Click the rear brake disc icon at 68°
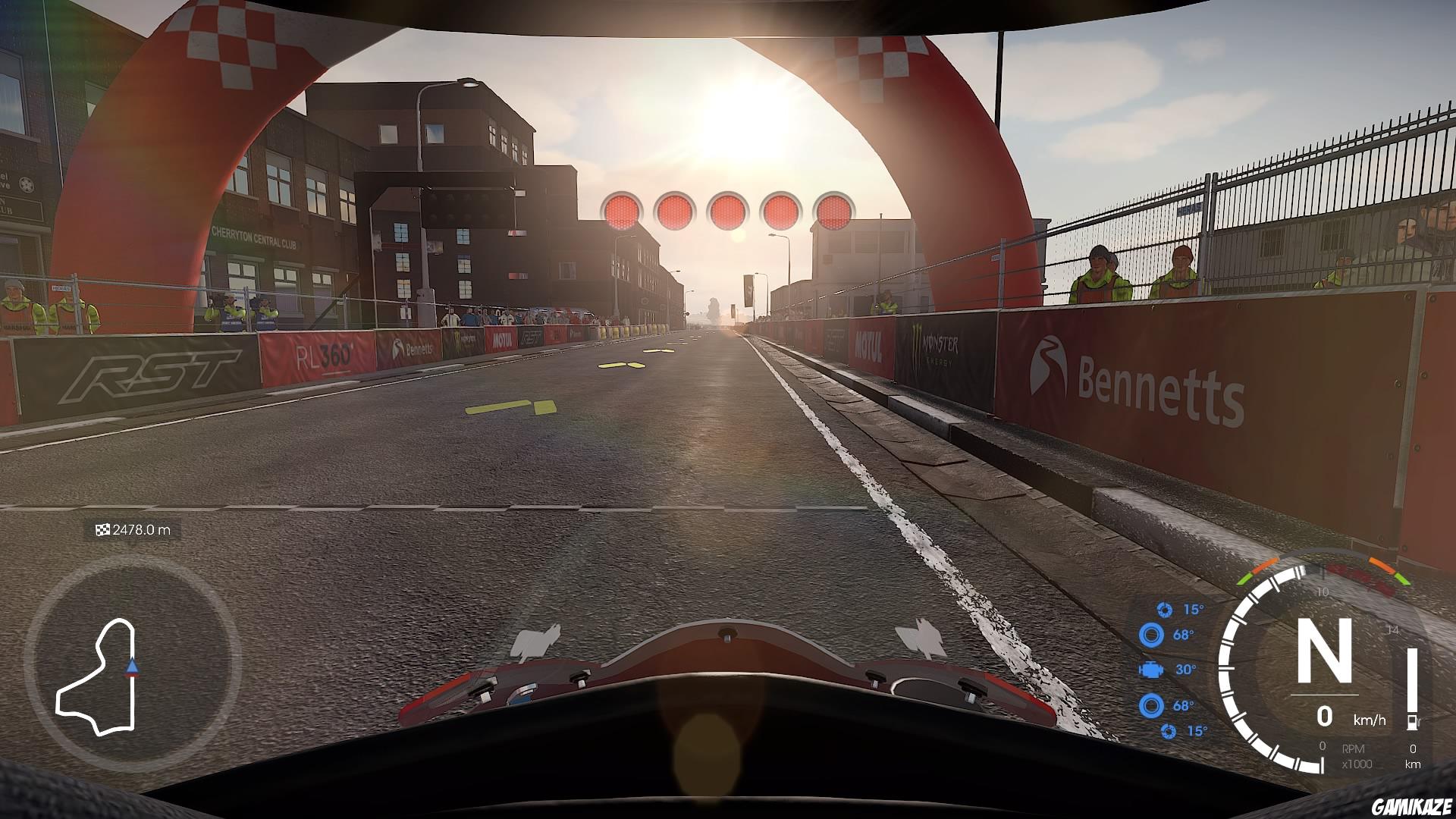1456x819 pixels. [x=1150, y=704]
